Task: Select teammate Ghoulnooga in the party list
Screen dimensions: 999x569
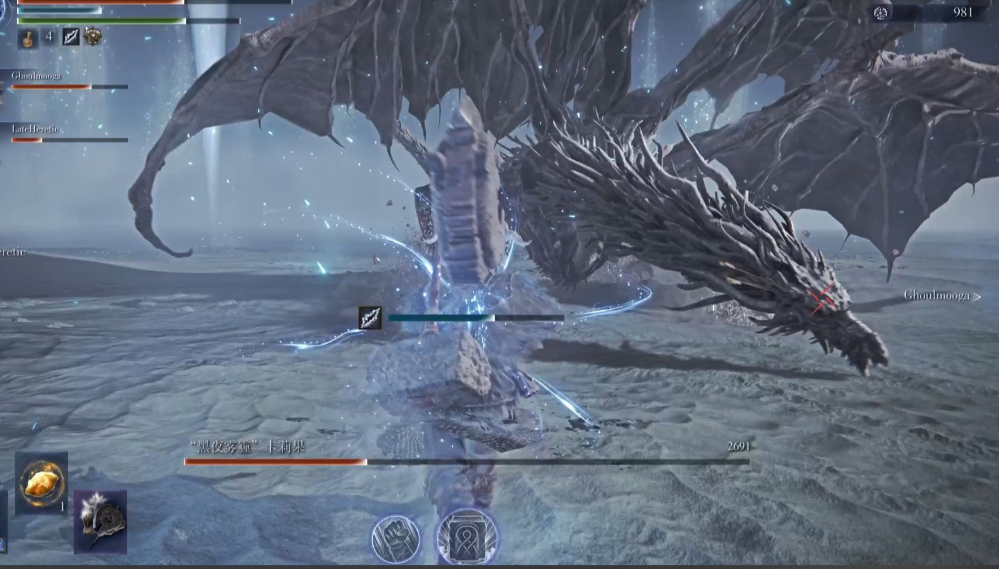Action: (x=37, y=75)
